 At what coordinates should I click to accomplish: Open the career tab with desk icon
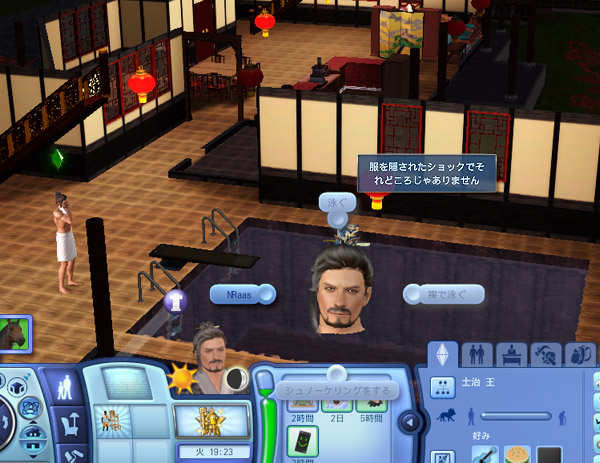pos(511,355)
